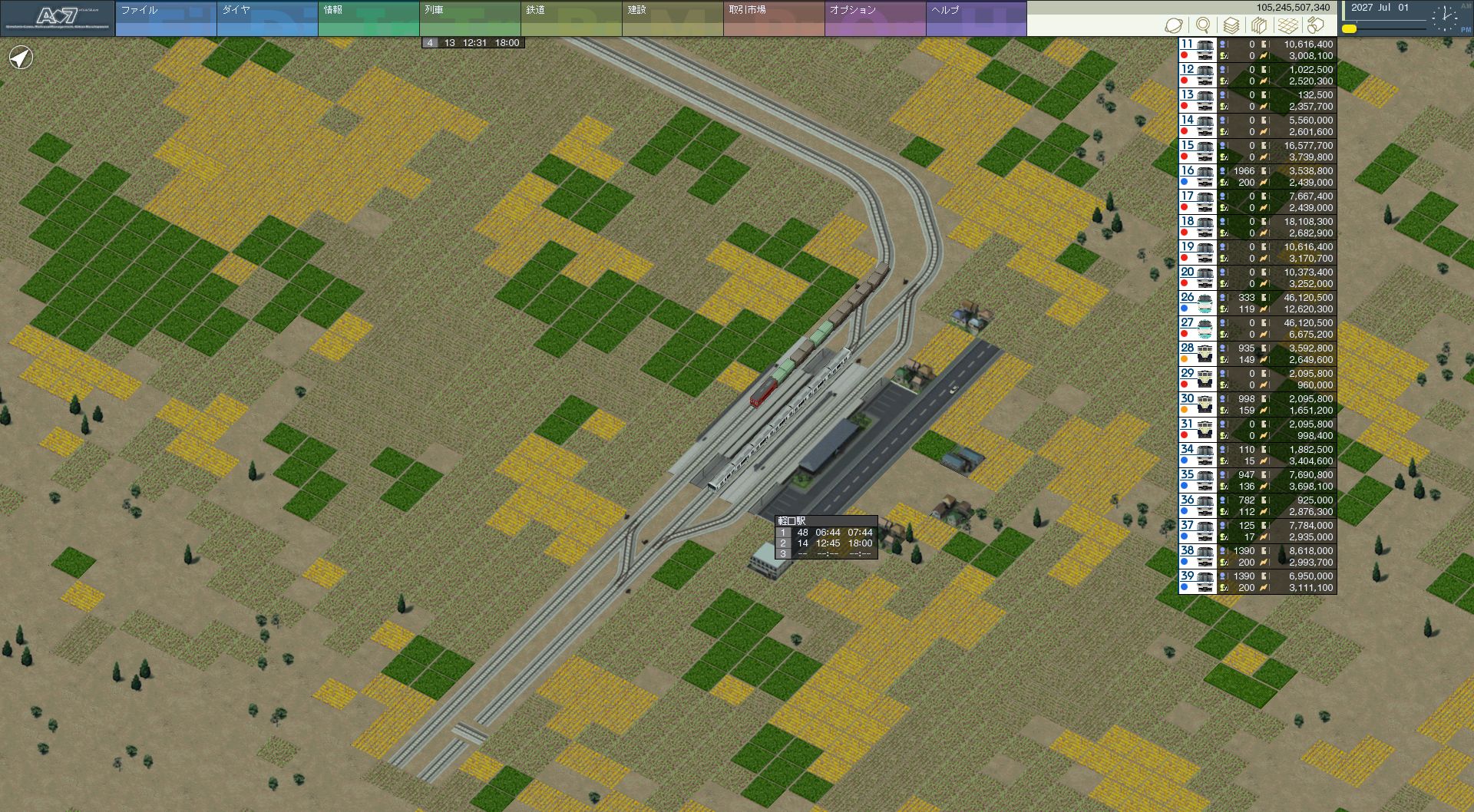Open the ヘルプ menu
This screenshot has width=1474, height=812.
click(976, 18)
